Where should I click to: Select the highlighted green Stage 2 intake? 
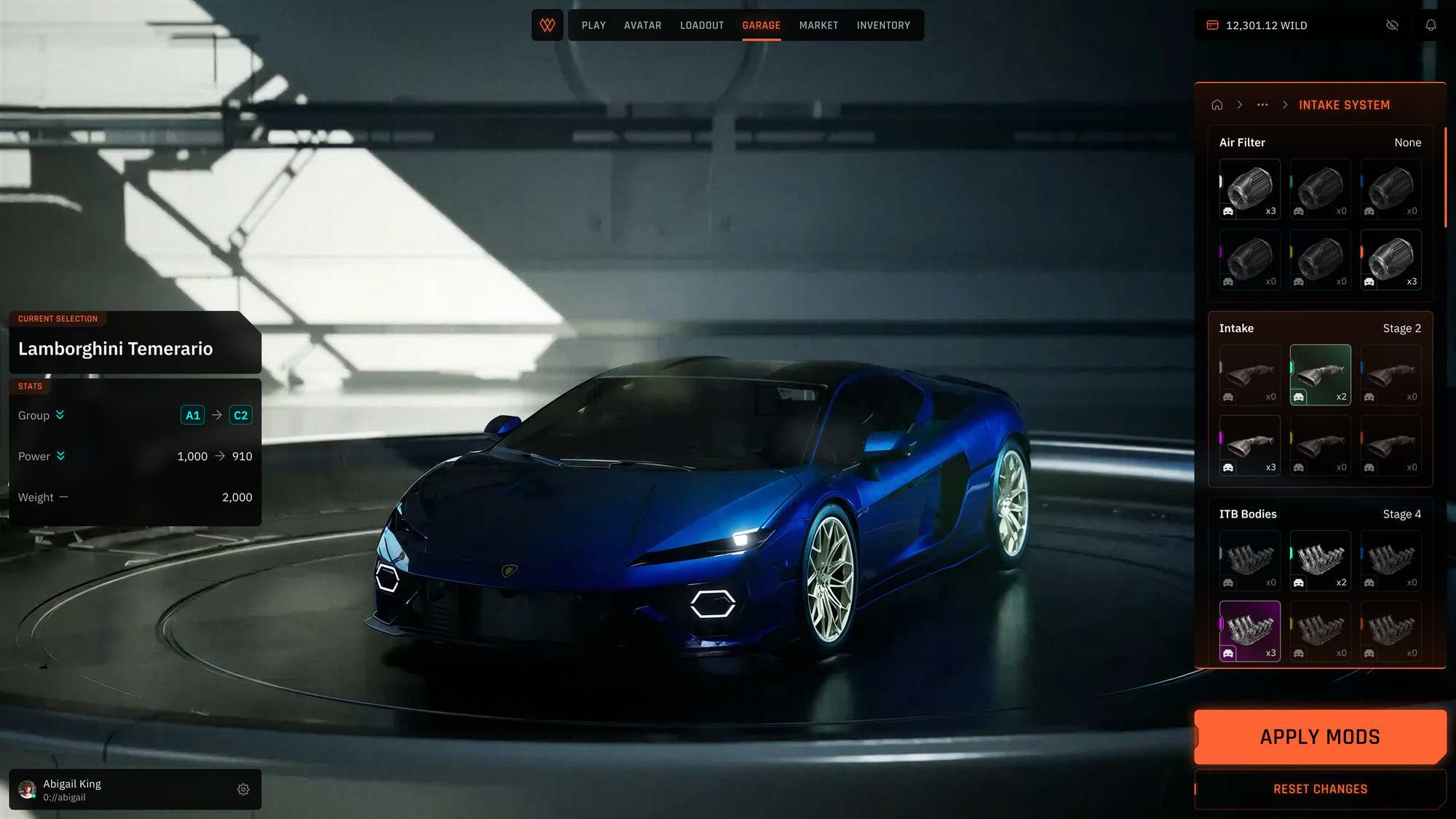pyautogui.click(x=1320, y=375)
